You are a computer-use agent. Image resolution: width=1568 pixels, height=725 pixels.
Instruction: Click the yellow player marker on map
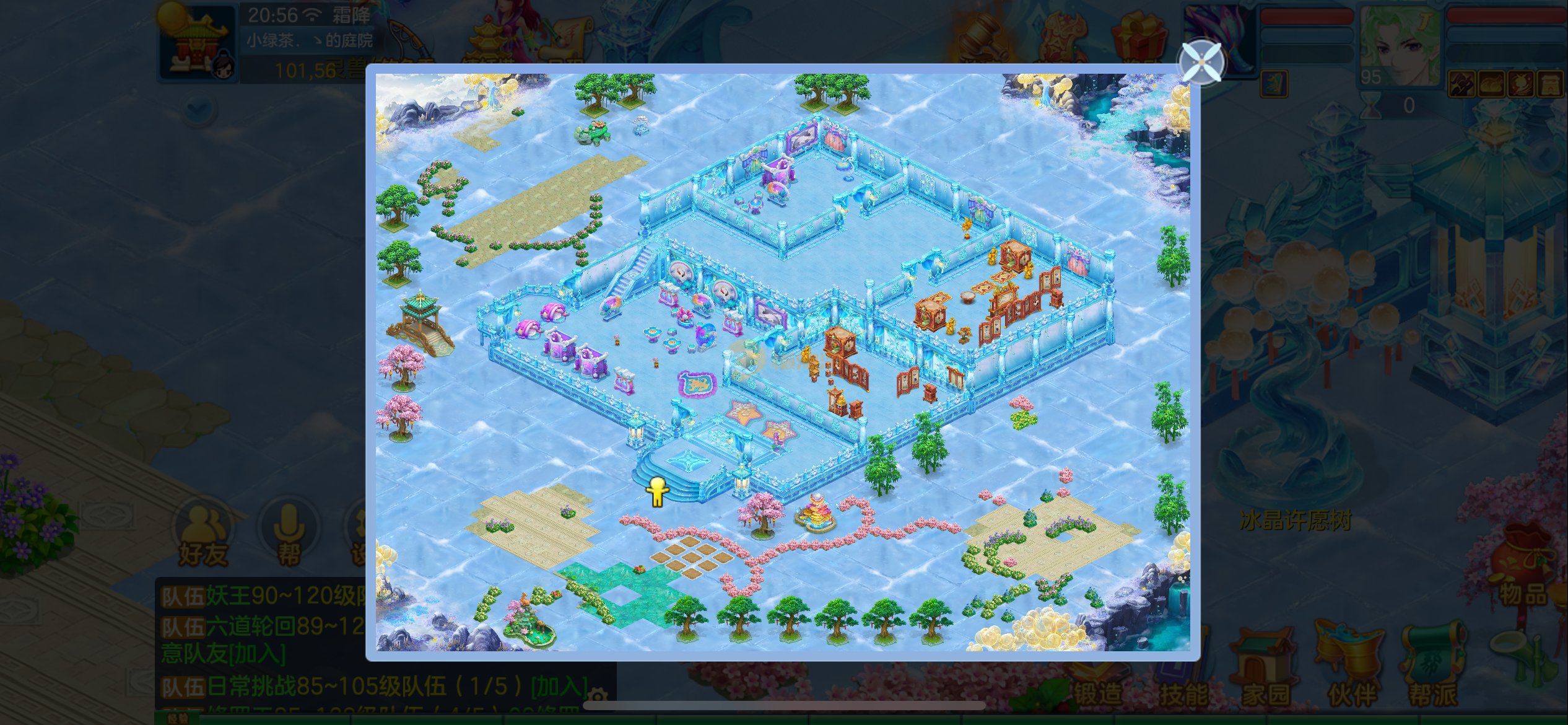point(657,492)
